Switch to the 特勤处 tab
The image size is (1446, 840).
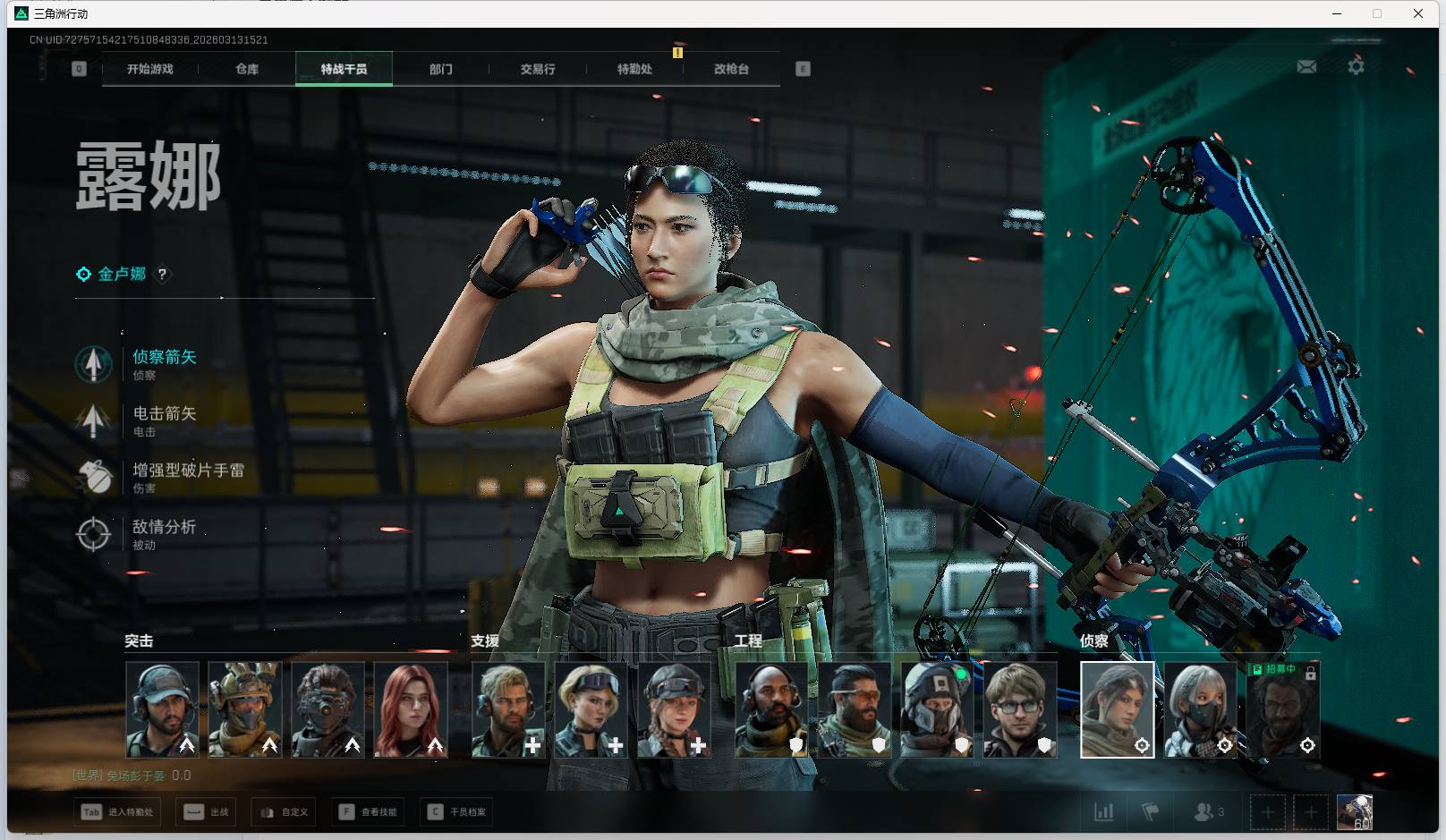[634, 69]
